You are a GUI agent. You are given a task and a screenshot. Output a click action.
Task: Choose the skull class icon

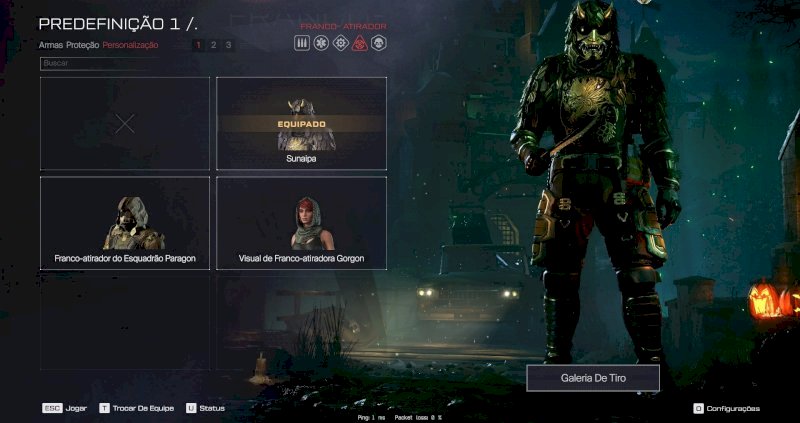pos(378,43)
